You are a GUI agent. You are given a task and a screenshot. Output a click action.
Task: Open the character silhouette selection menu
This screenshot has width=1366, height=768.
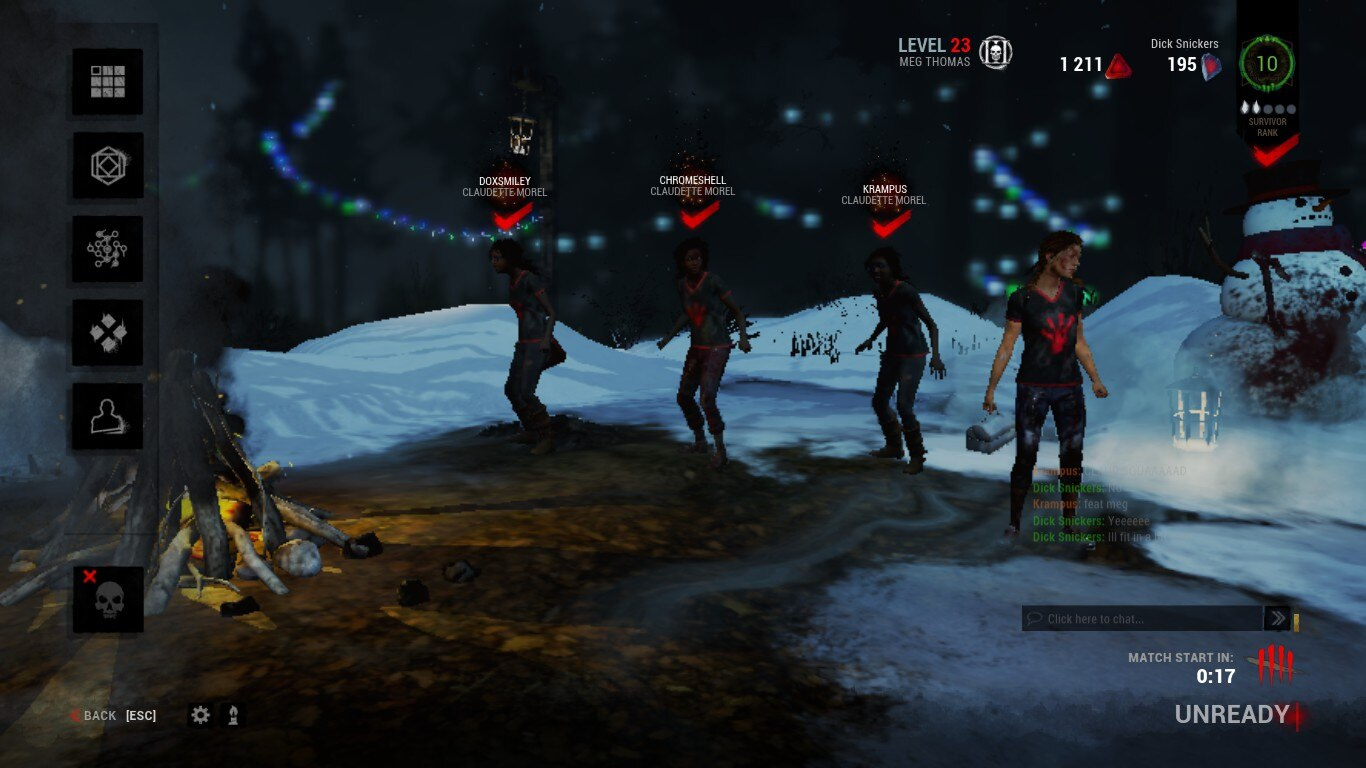click(x=107, y=416)
